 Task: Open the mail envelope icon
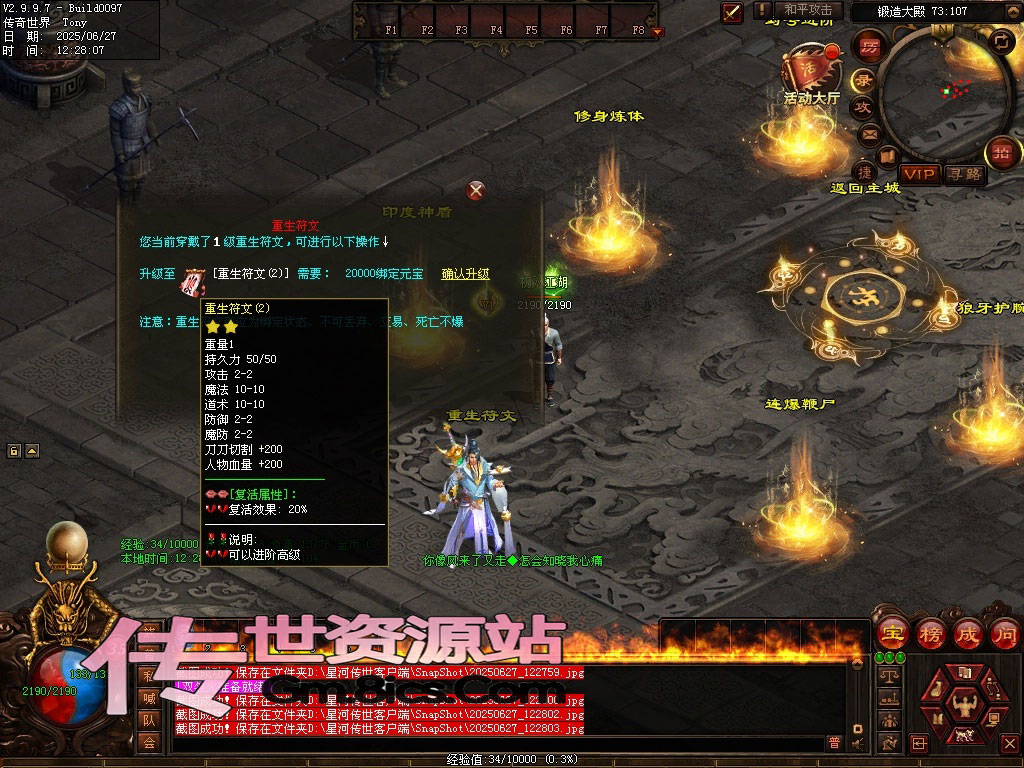pos(870,133)
